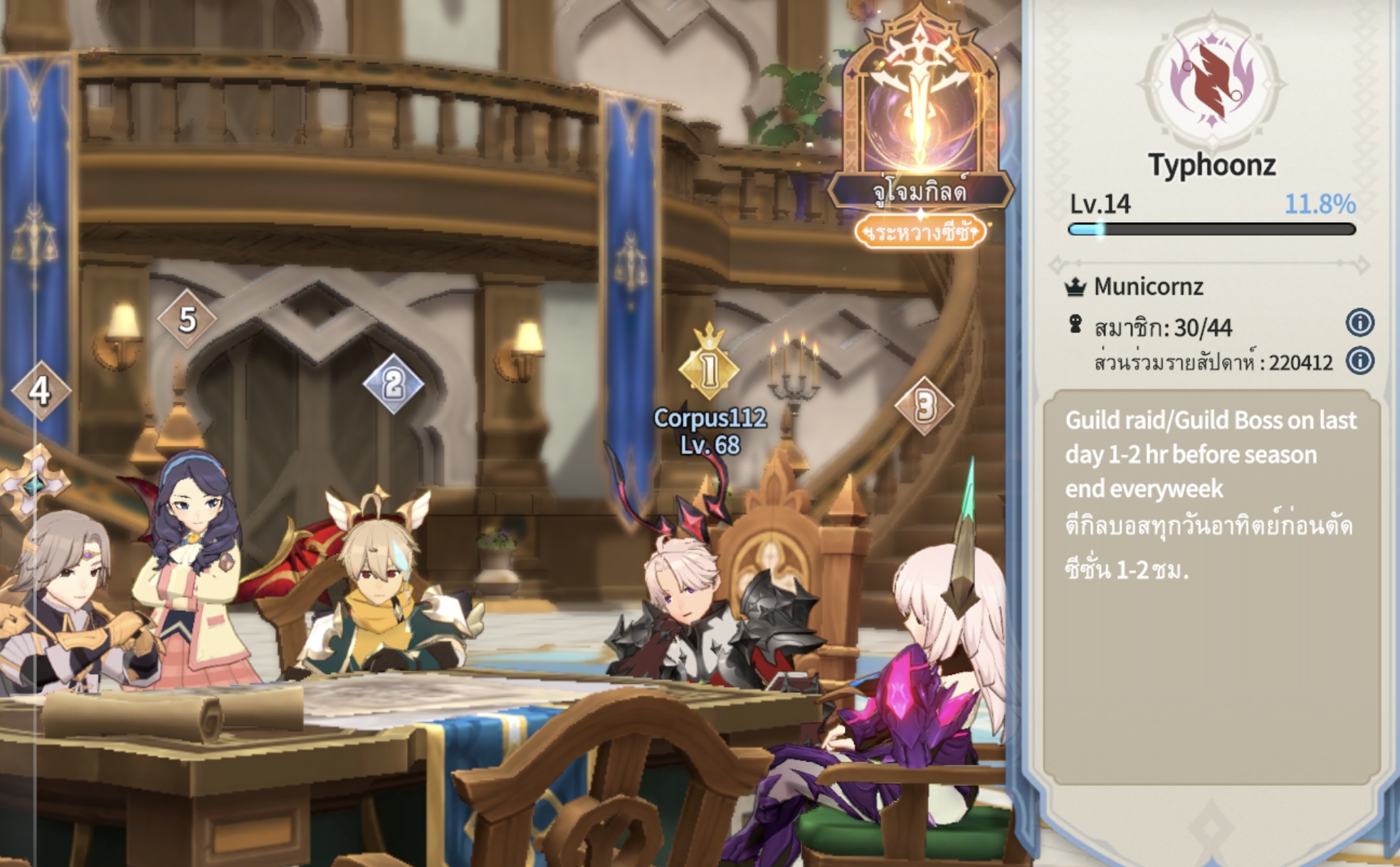Select the rank 1 gold crown marker
The width and height of the screenshot is (1400, 867).
tap(709, 368)
